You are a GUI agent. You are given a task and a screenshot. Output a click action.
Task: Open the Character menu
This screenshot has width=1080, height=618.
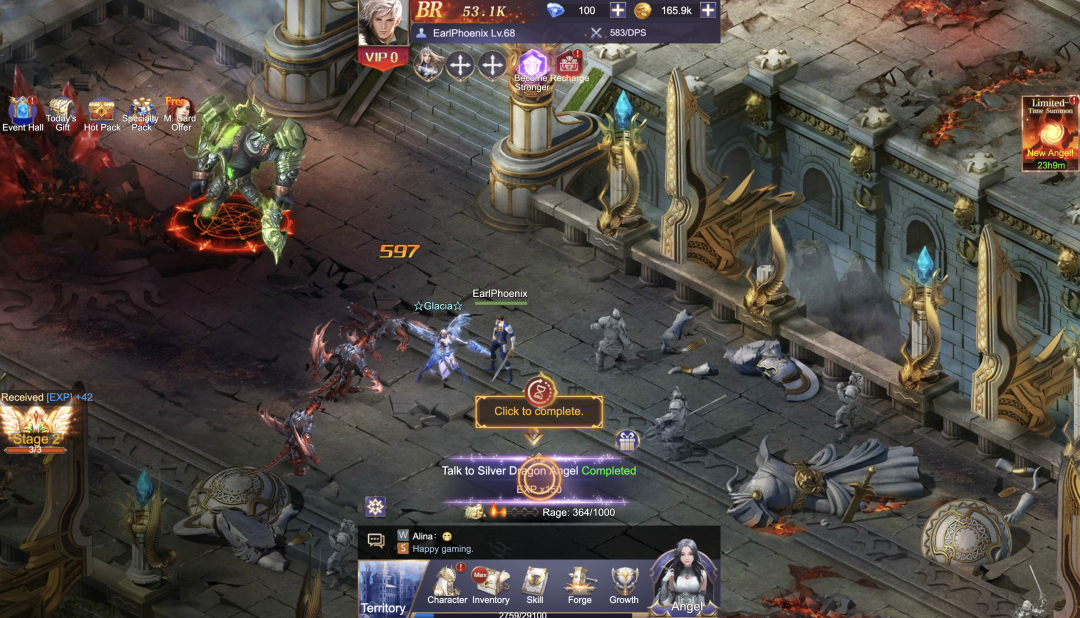coord(447,585)
